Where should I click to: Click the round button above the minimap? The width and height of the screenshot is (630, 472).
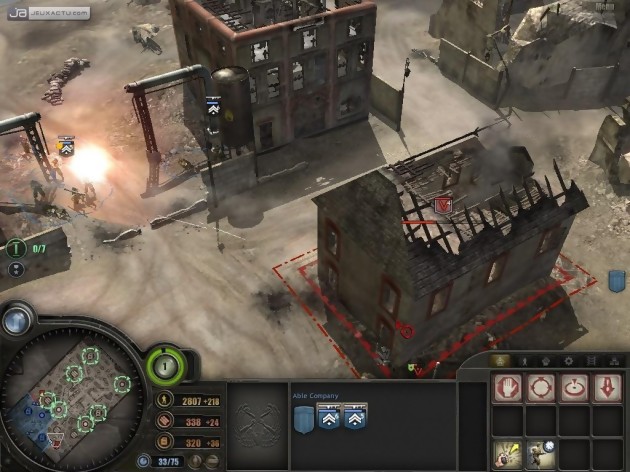[16, 320]
